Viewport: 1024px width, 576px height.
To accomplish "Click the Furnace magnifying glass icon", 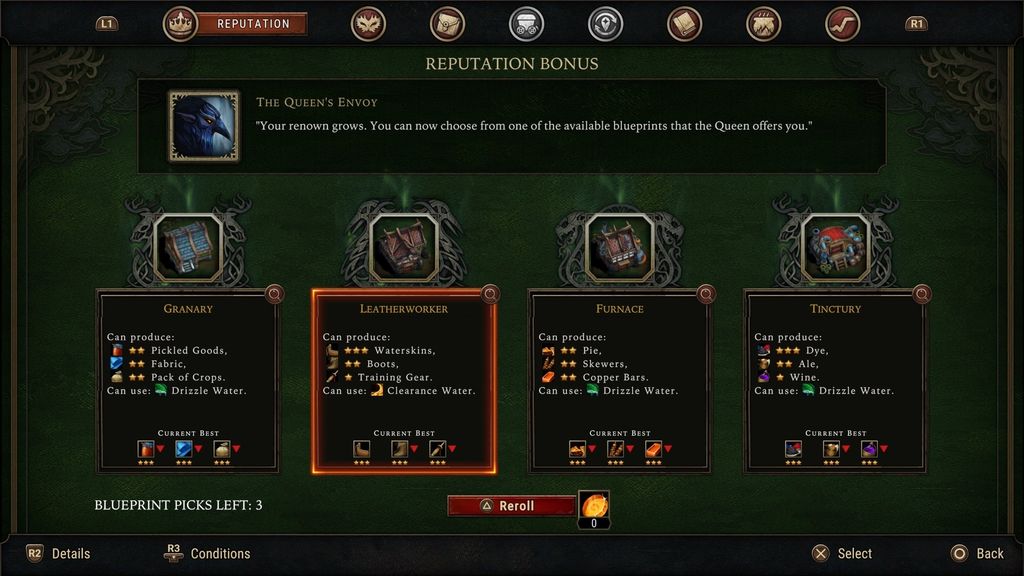I will click(x=706, y=294).
